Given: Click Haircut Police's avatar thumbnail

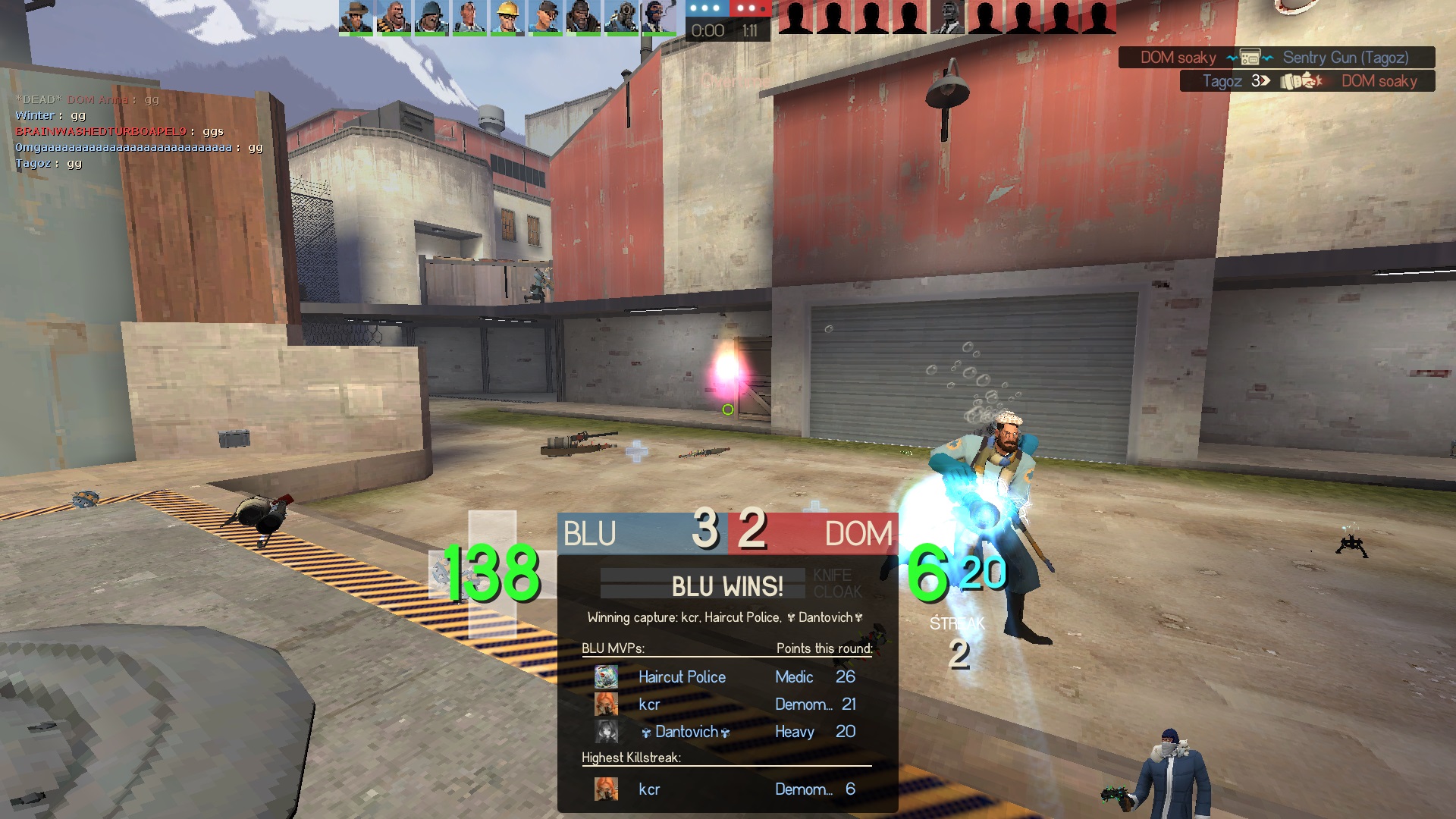Looking at the screenshot, I should tap(606, 677).
